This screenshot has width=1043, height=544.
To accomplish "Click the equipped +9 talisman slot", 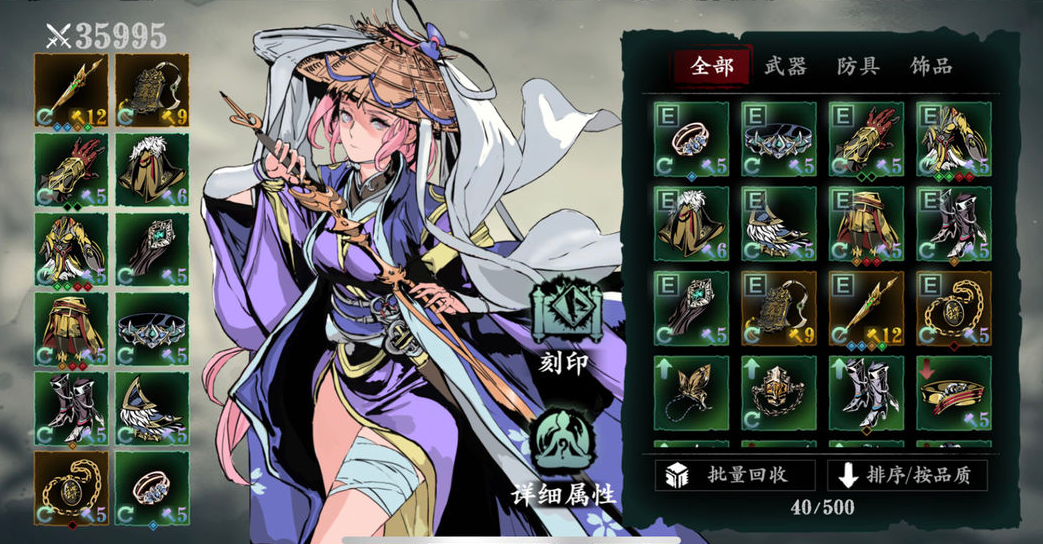I will tap(152, 90).
